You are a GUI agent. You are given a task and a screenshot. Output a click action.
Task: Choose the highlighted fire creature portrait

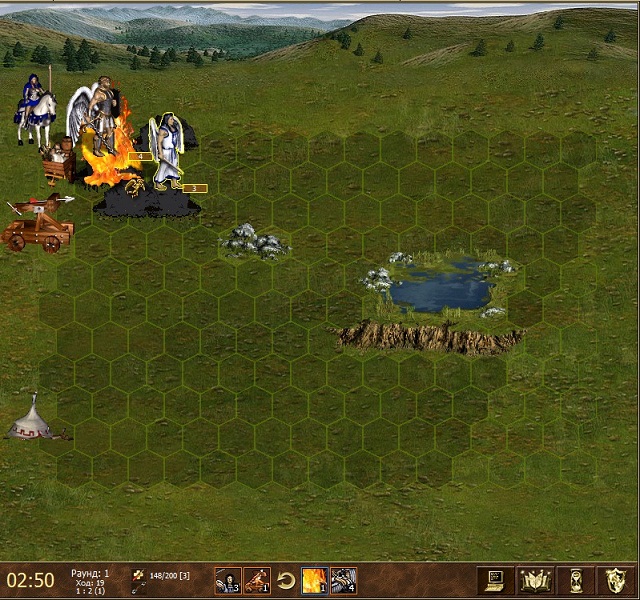314,580
